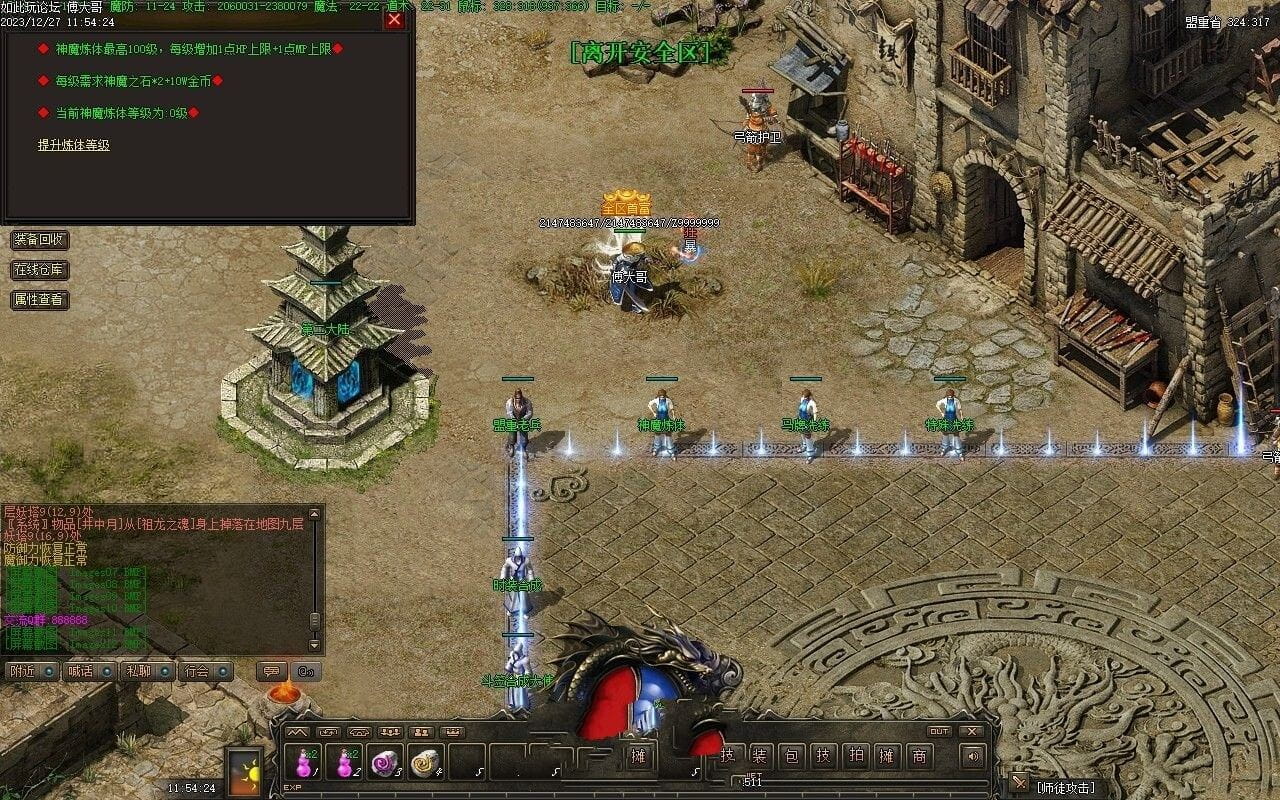Click the @ voice chat icon

coord(304,671)
